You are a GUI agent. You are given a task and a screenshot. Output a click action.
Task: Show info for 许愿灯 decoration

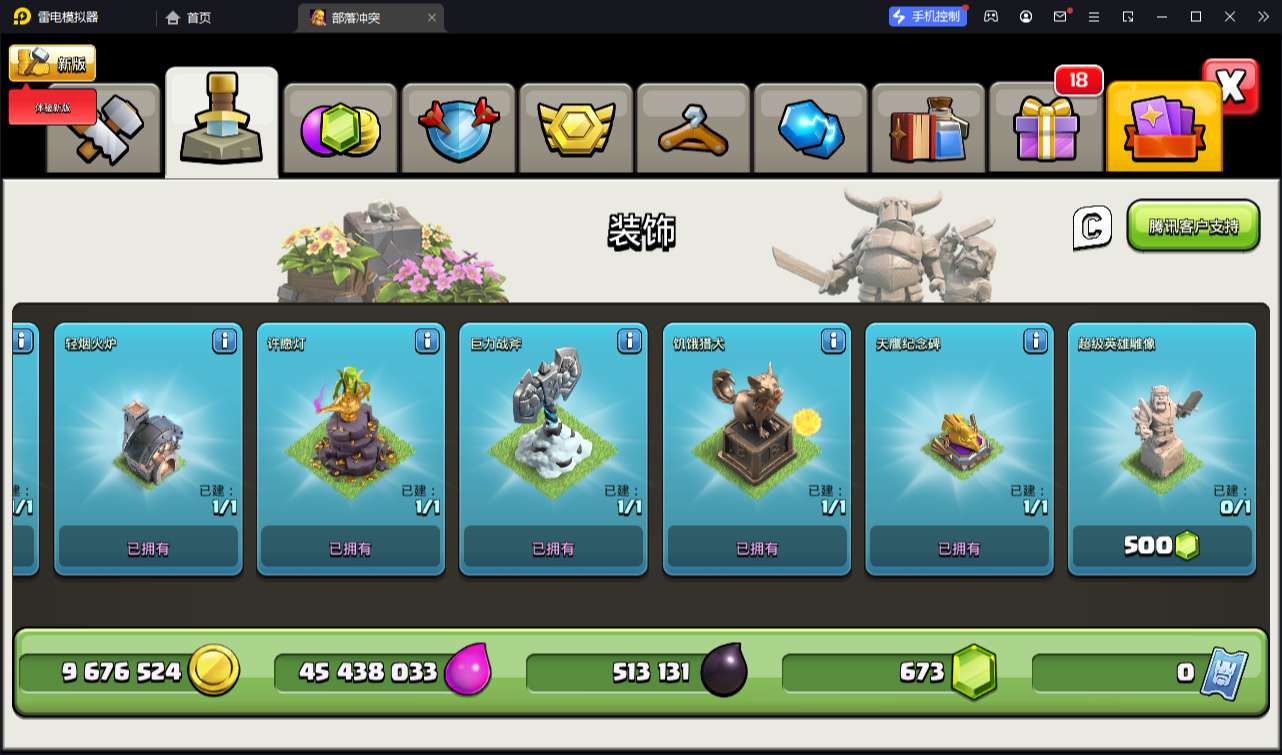click(x=427, y=342)
